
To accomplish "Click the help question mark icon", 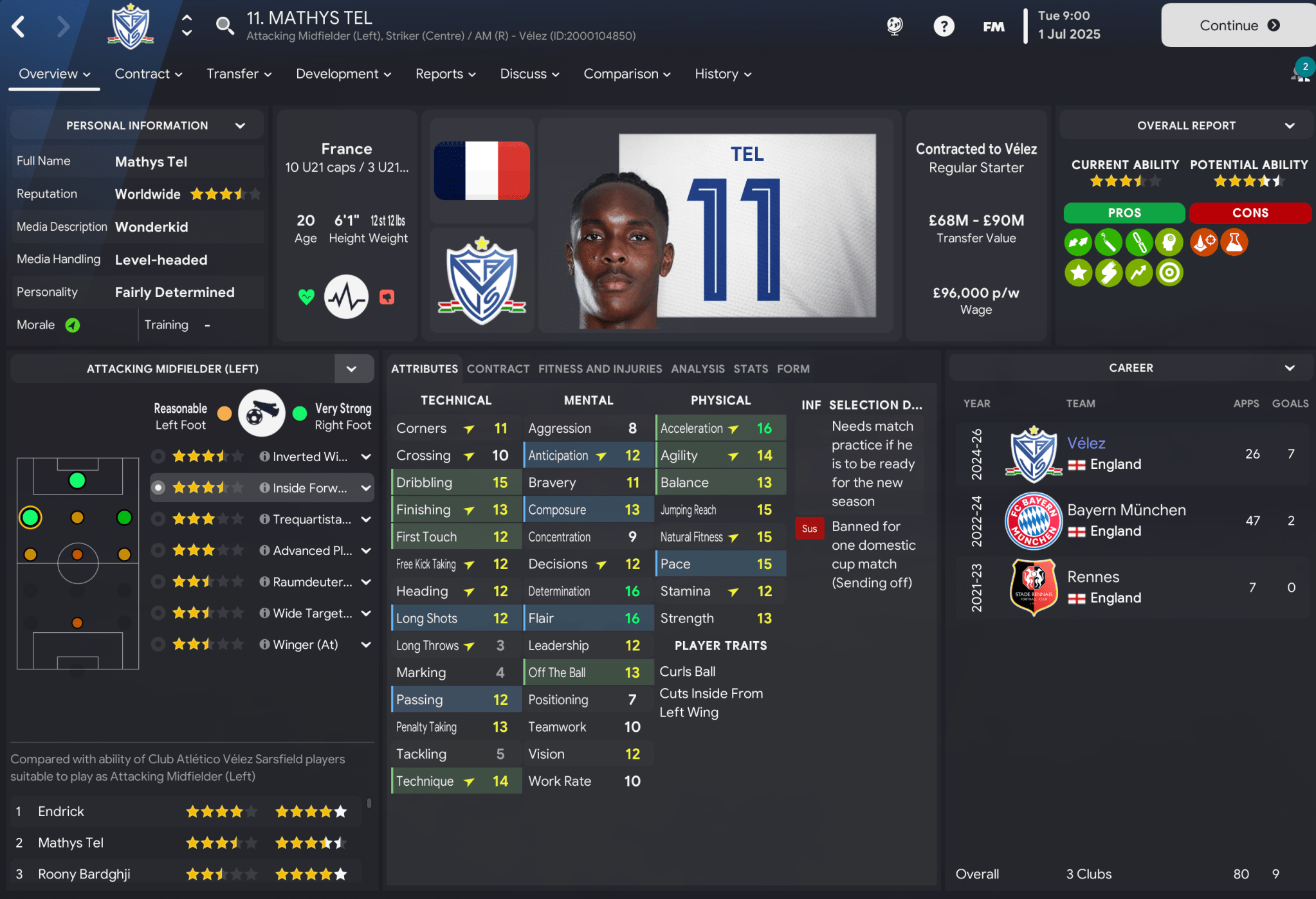I will click(944, 26).
